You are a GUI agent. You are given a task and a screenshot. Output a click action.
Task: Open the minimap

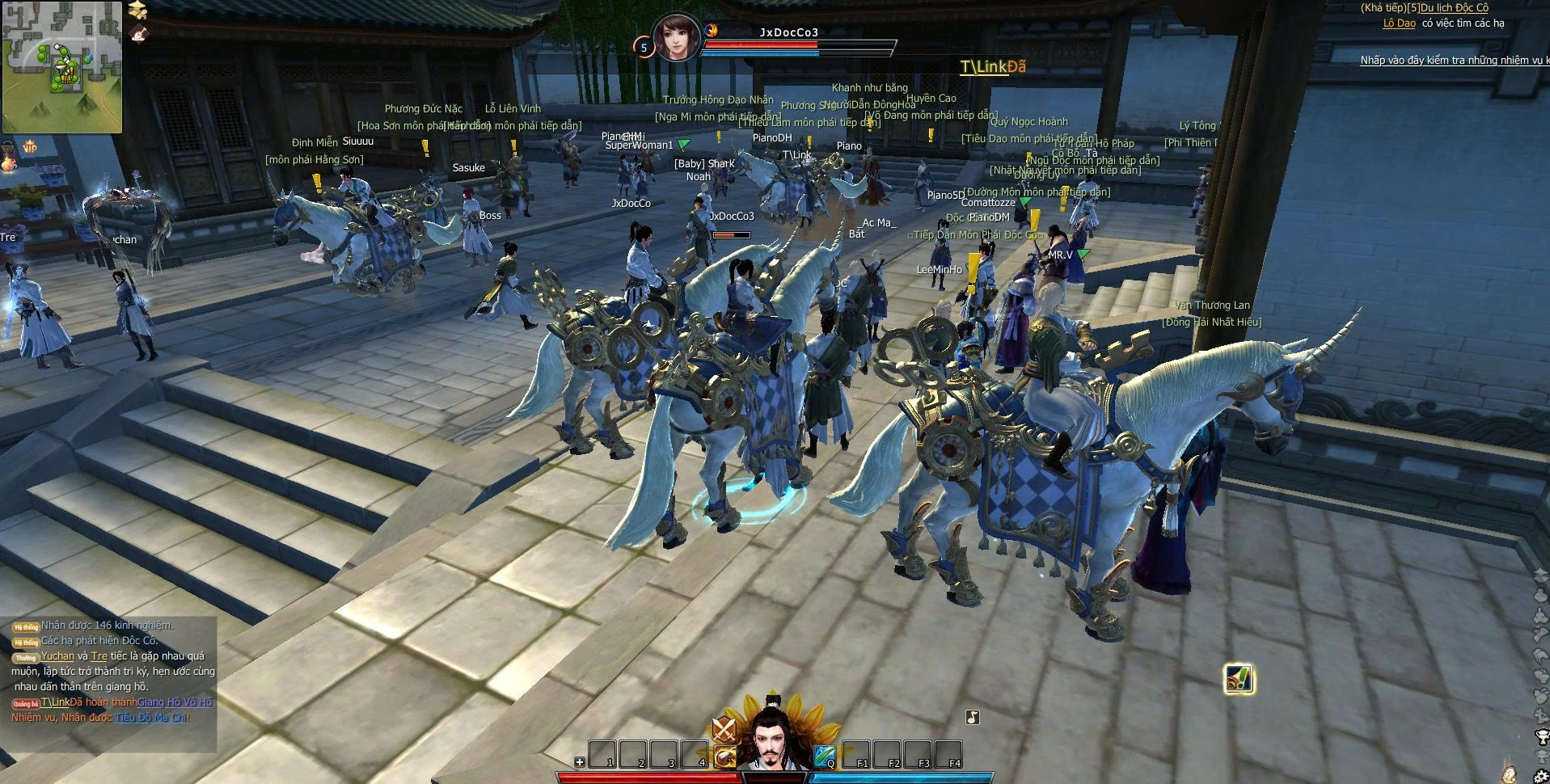pyautogui.click(x=62, y=67)
